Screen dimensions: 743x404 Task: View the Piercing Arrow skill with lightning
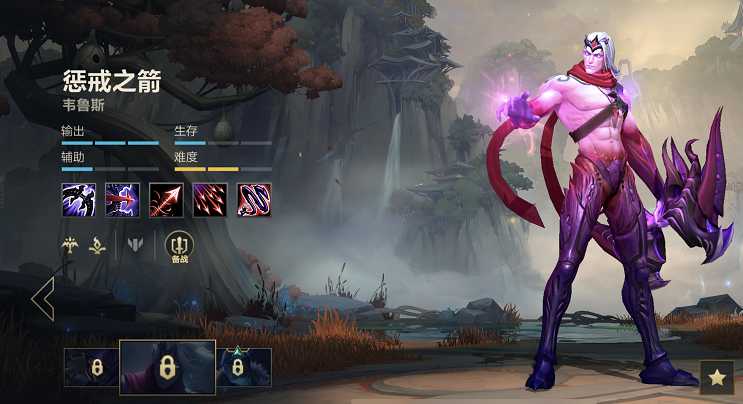tap(121, 200)
